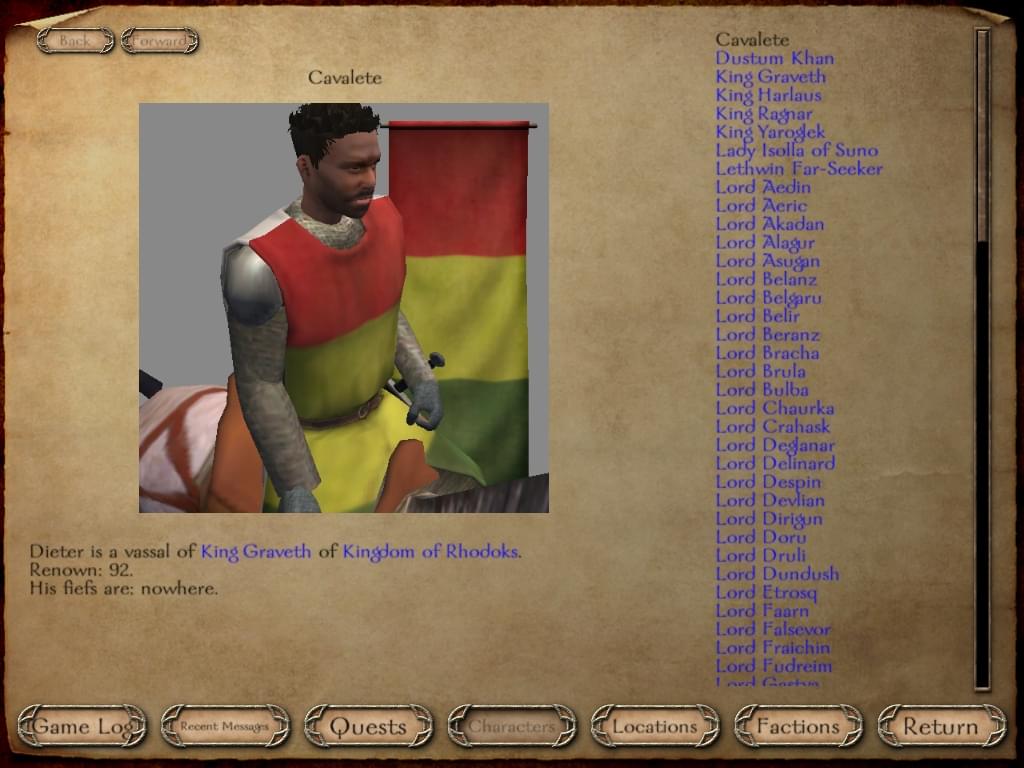Open the Locations tab

pyautogui.click(x=655, y=727)
